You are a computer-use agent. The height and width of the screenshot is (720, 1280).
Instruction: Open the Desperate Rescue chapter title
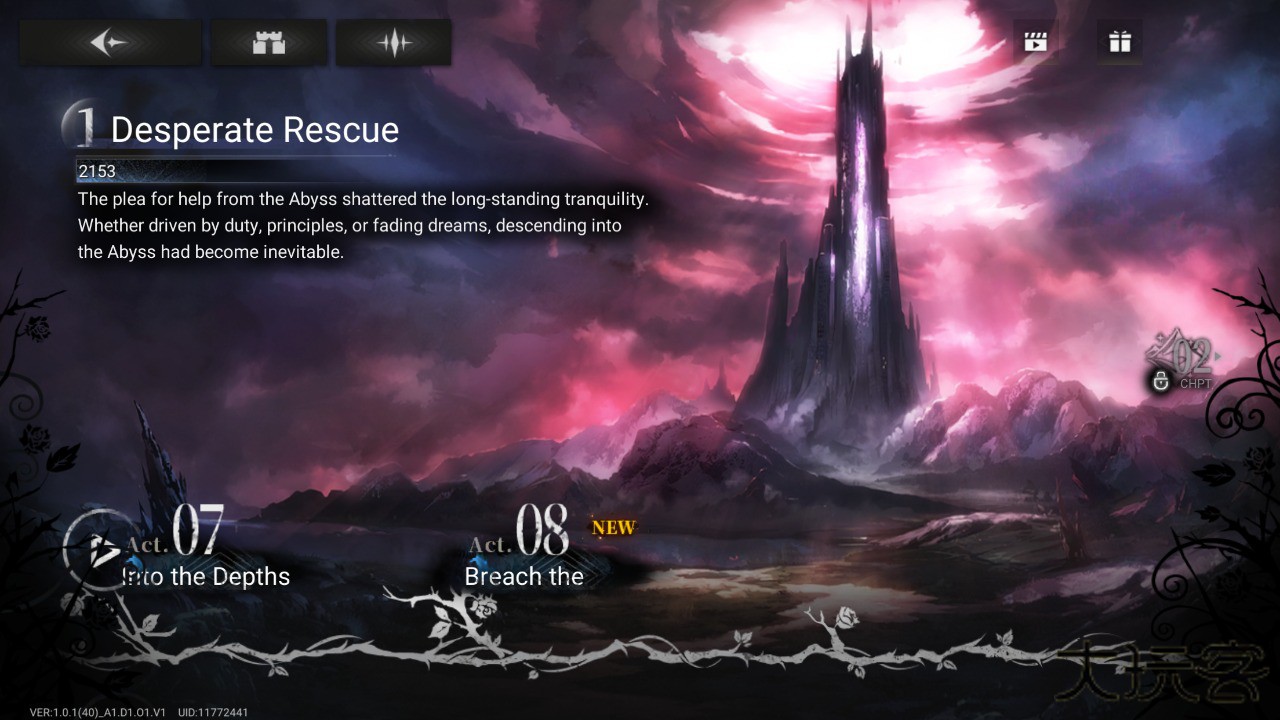254,130
